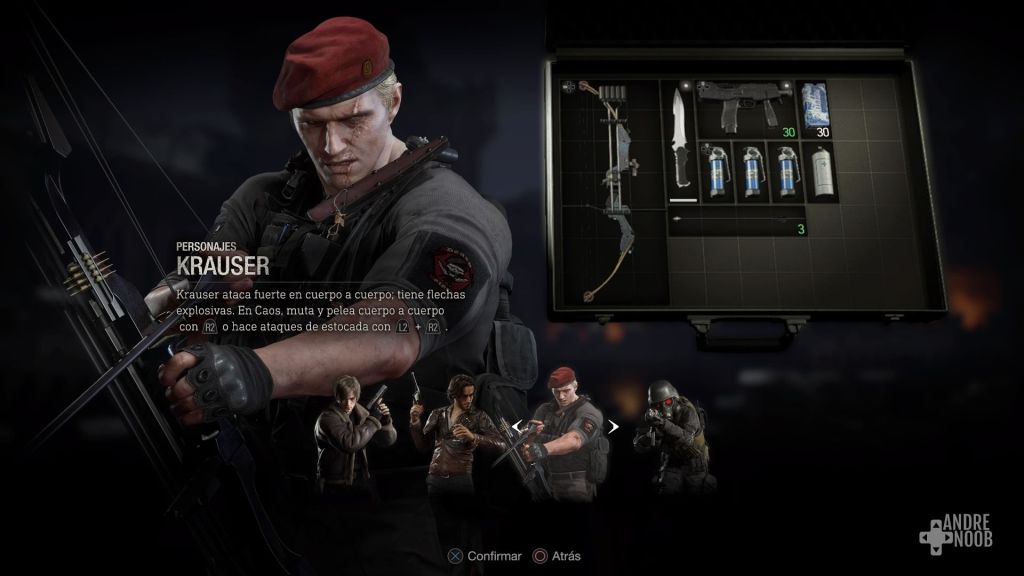Pick the ammo box in the case
This screenshot has height=576, width=1024.
pyautogui.click(x=817, y=108)
